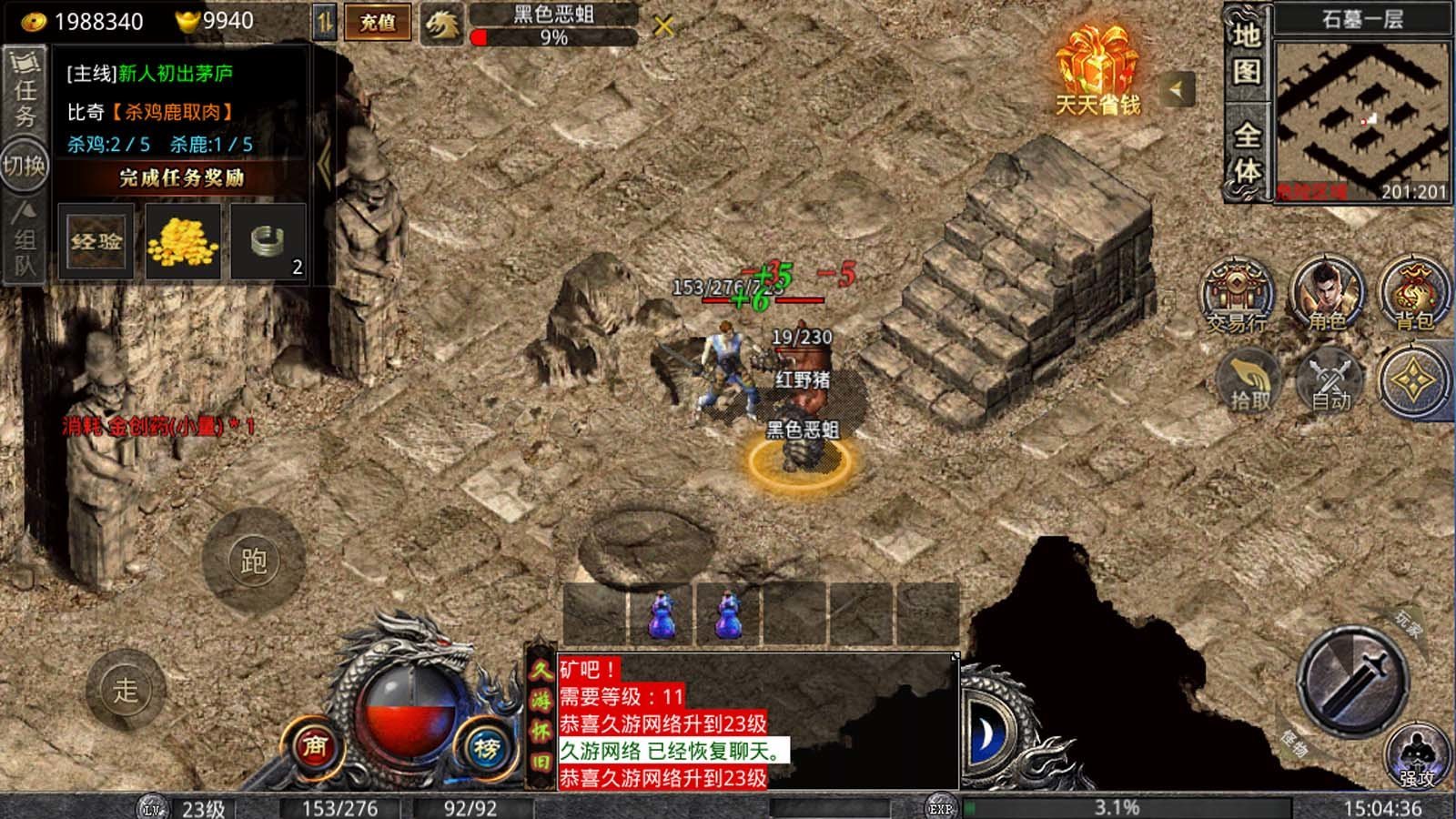The image size is (1456, 819).
Task: Open the 榜 ranking button
Action: 486,748
